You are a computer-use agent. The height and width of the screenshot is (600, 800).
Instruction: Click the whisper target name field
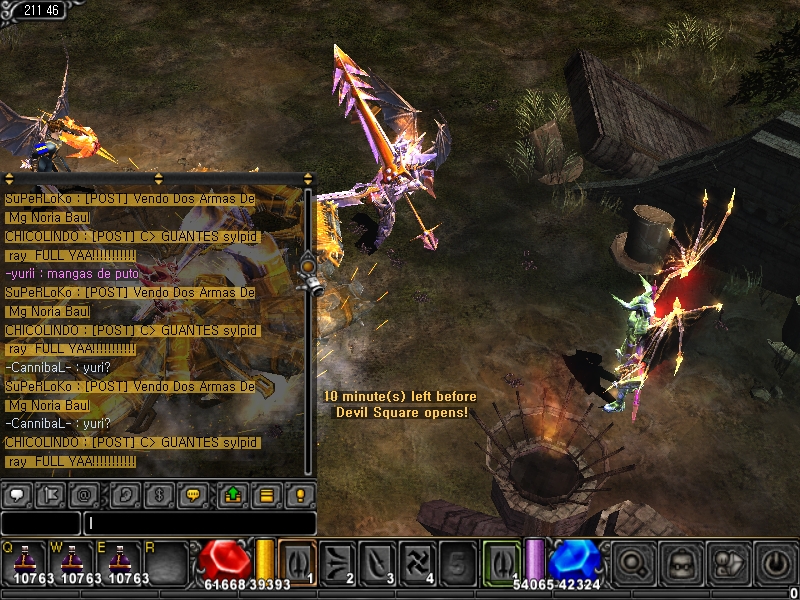[x=40, y=523]
